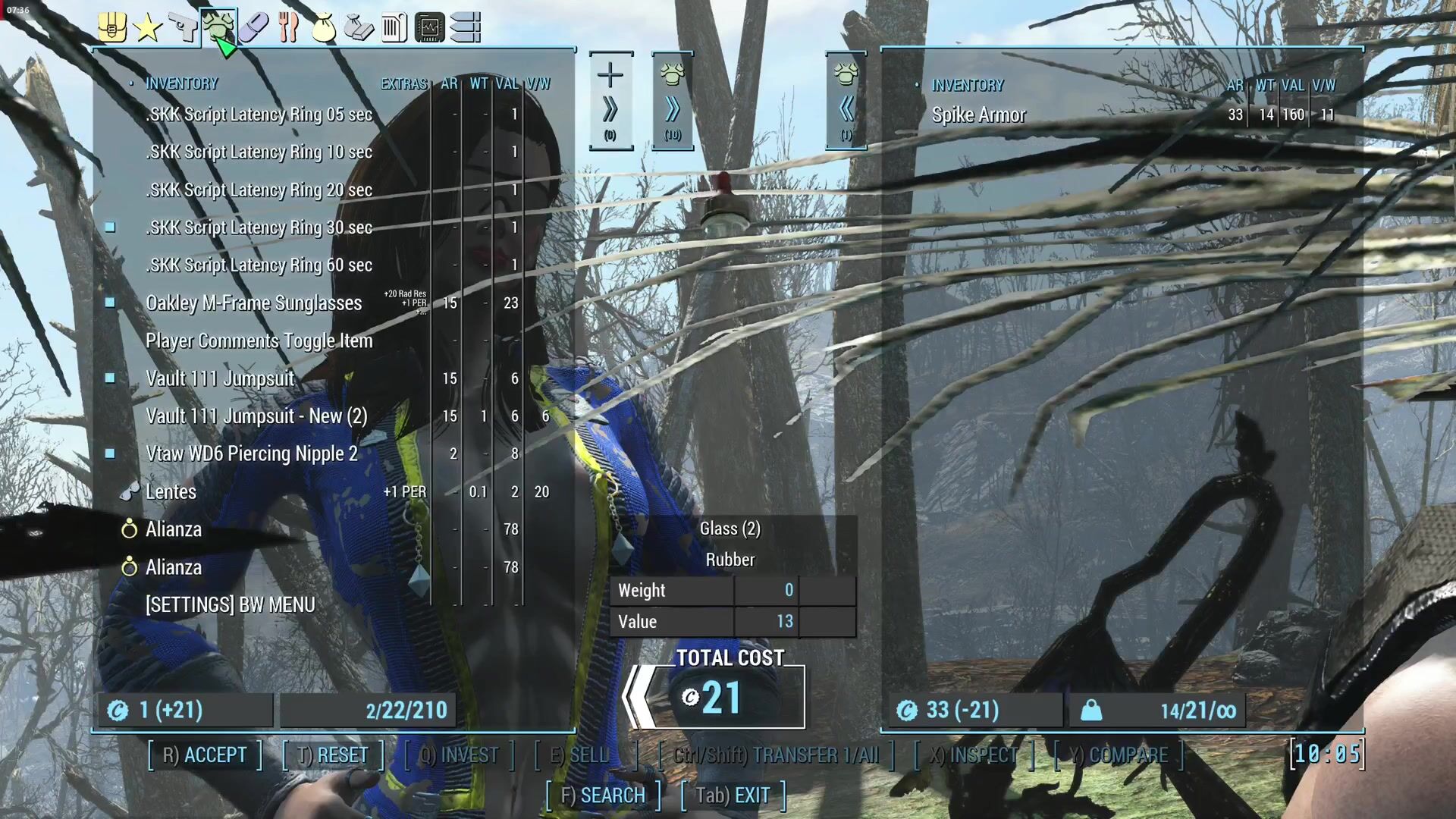Select SKK Script Latency Ring 60 sec
Screen dimensions: 1456x819
(259, 265)
